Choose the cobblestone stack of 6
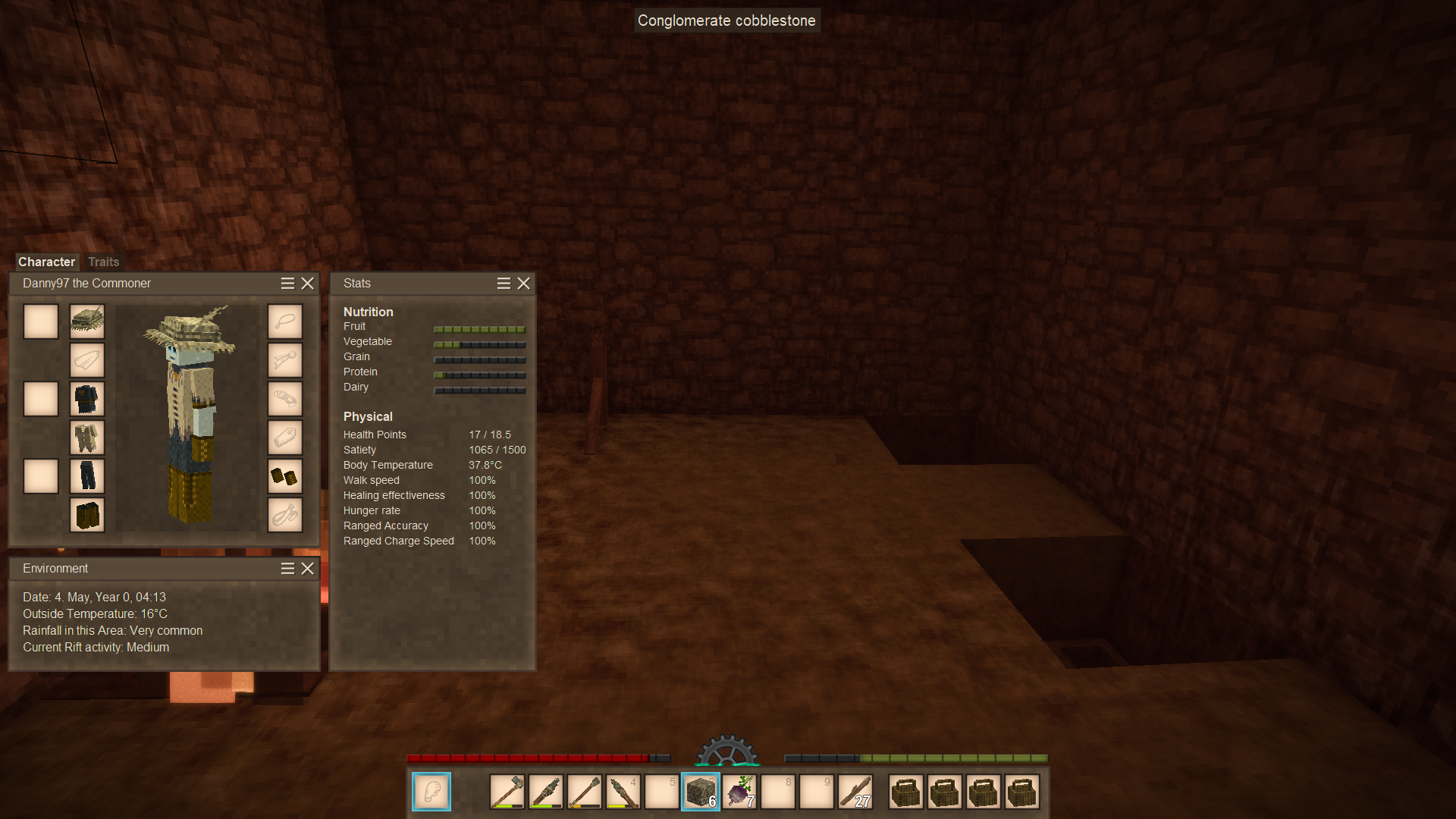This screenshot has width=1456, height=819. (x=701, y=792)
